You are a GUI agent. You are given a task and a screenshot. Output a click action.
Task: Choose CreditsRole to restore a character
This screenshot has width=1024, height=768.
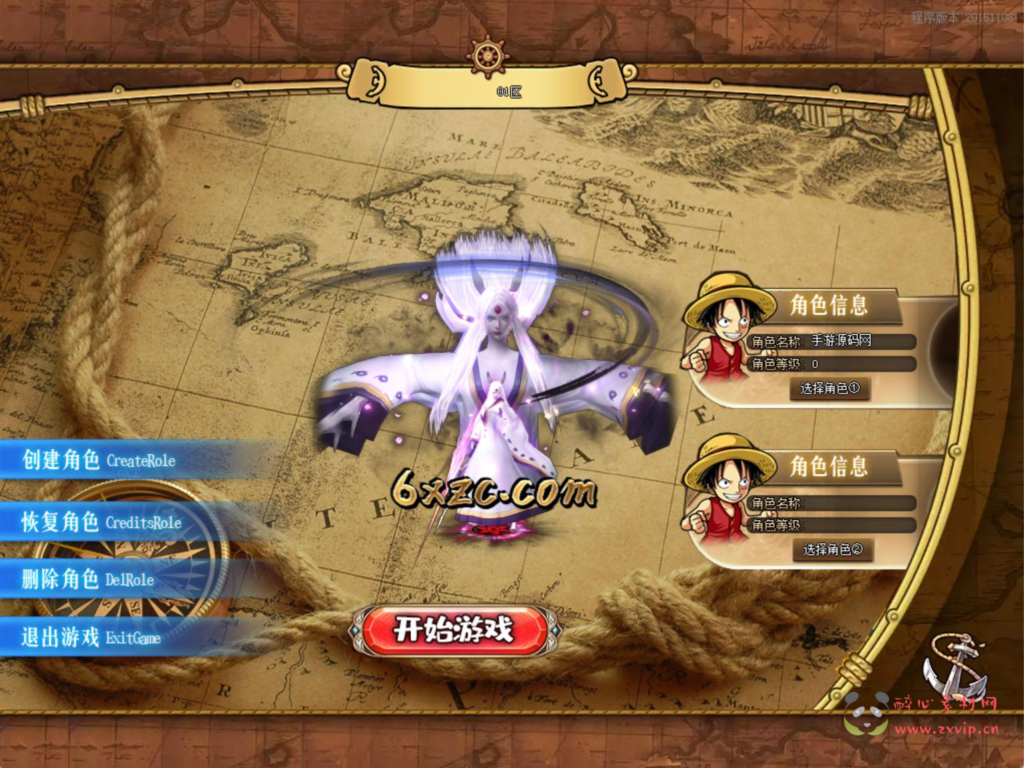click(x=102, y=522)
